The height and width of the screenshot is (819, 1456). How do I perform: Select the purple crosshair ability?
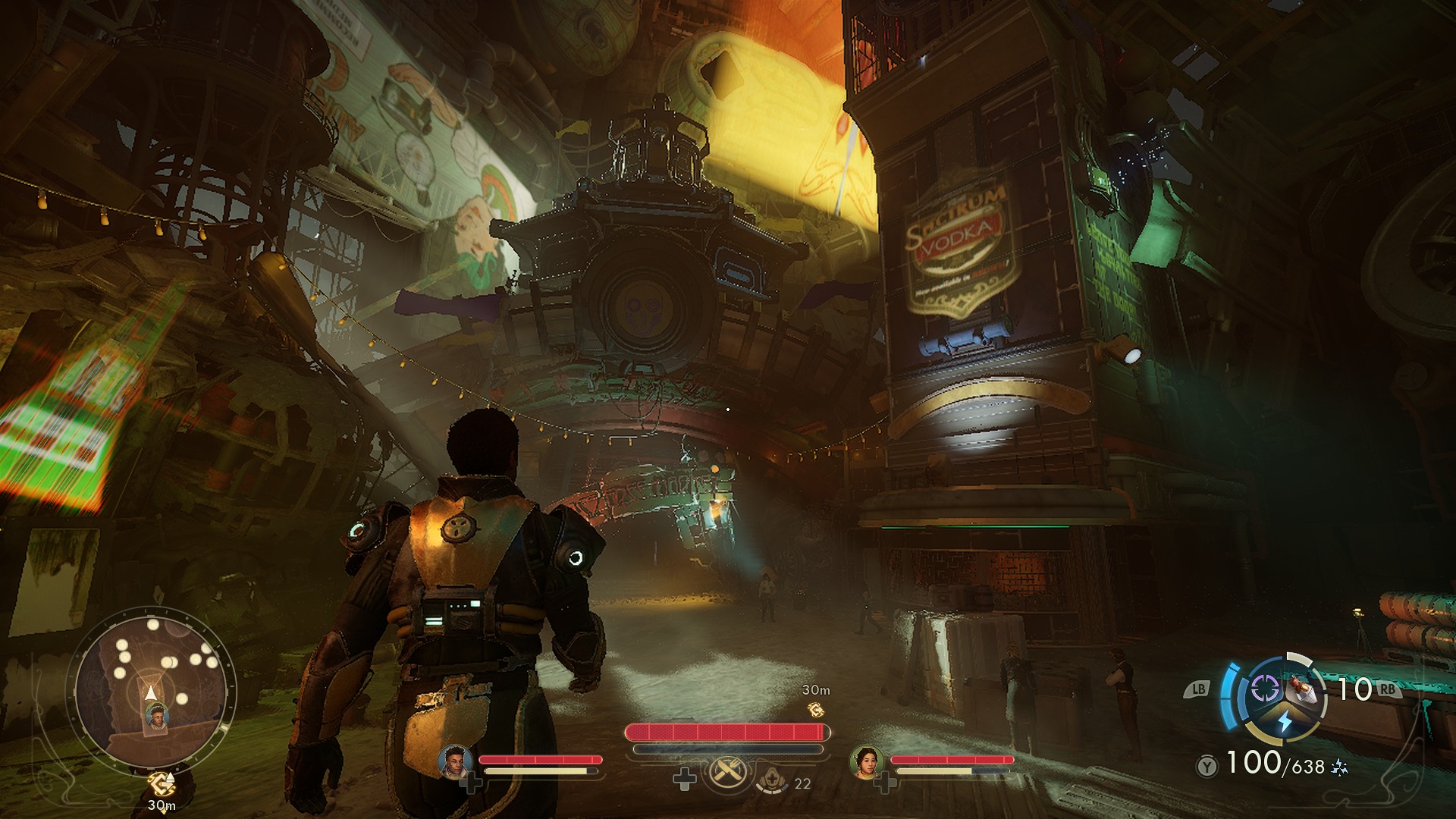[x=1264, y=689]
